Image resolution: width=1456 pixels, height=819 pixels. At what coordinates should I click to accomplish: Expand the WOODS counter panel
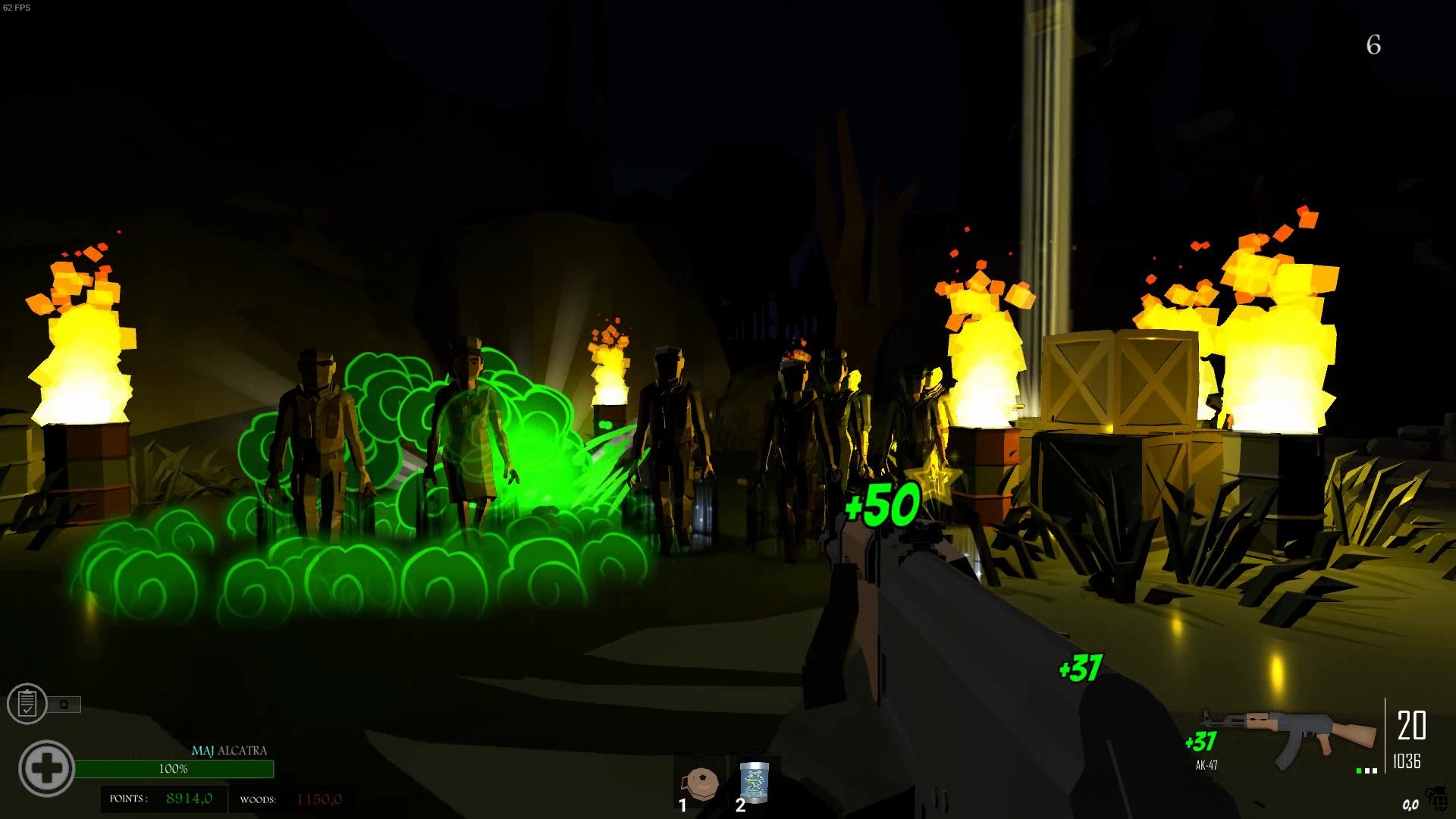(293, 799)
